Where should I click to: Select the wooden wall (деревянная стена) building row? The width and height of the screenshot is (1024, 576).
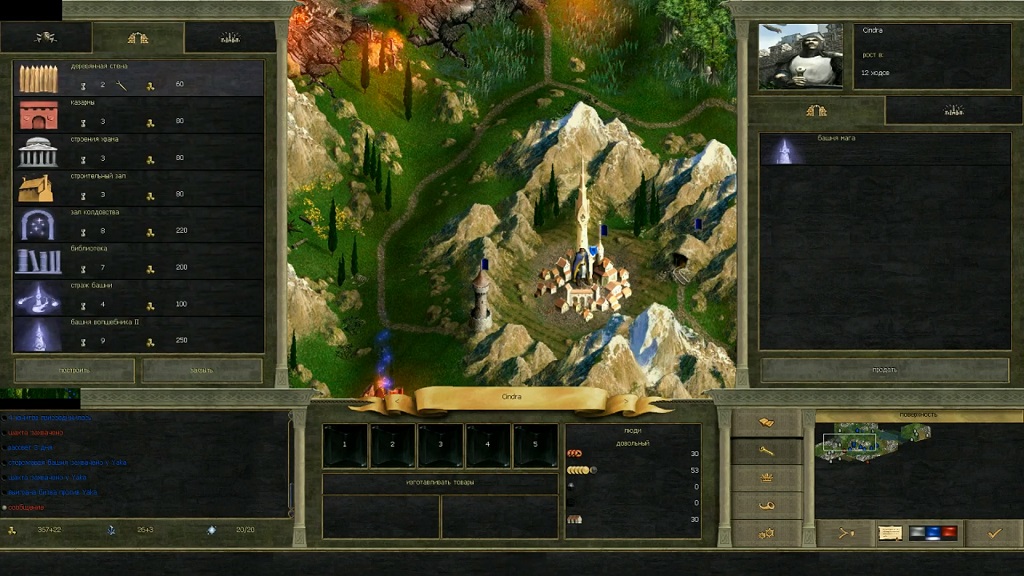coord(139,79)
